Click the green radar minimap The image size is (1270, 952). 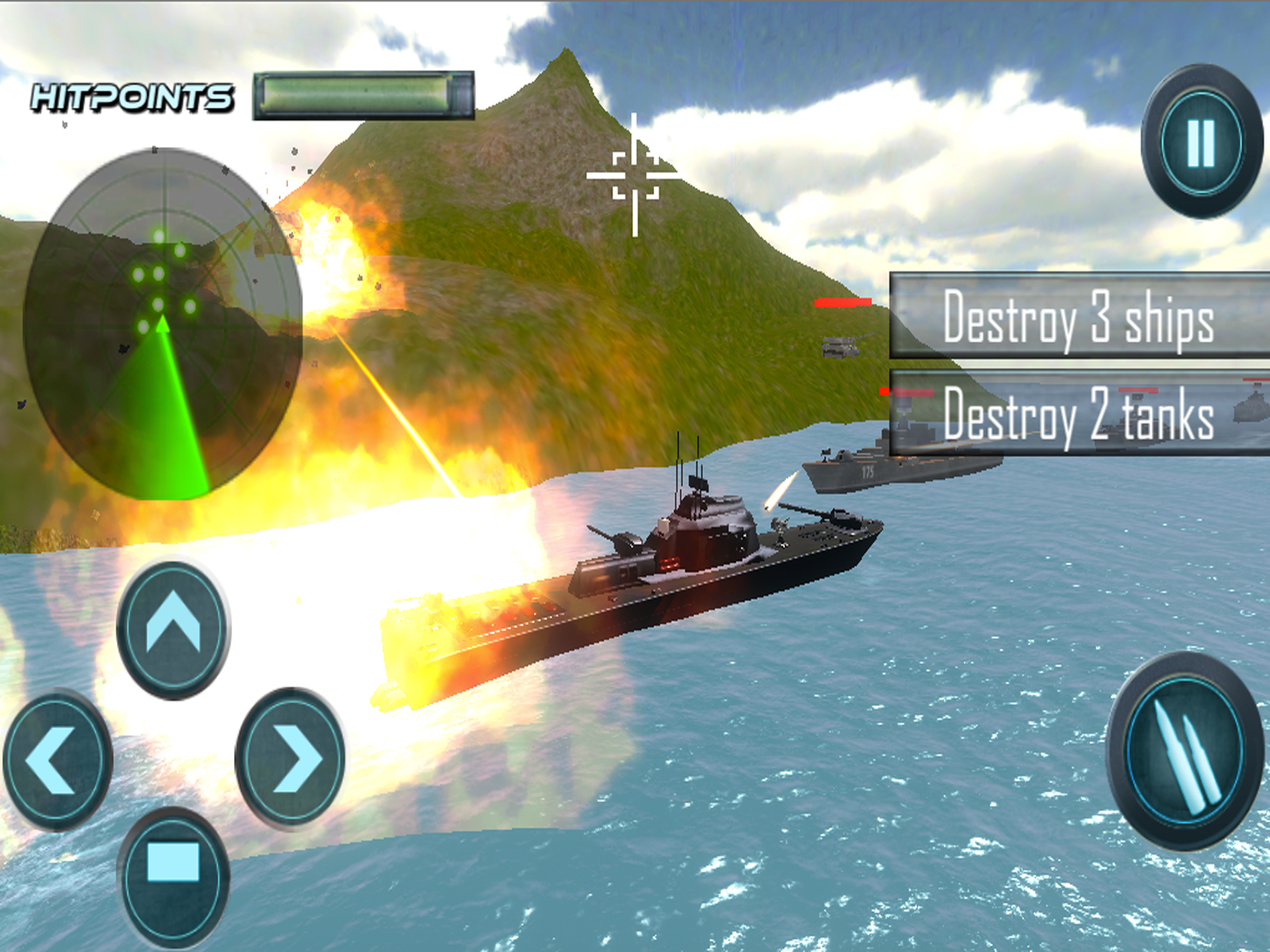pos(163,323)
